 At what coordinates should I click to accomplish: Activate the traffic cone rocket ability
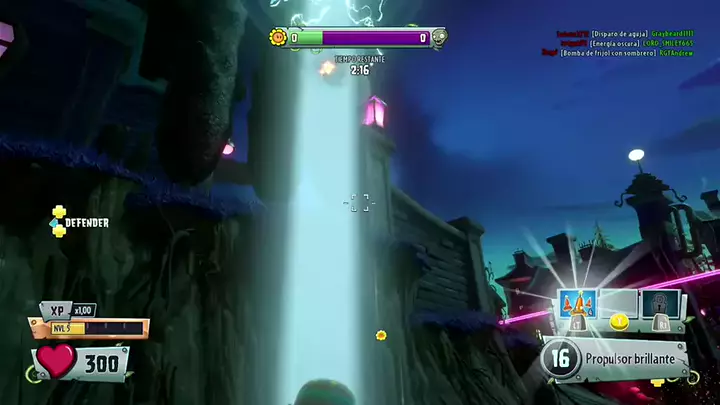578,304
